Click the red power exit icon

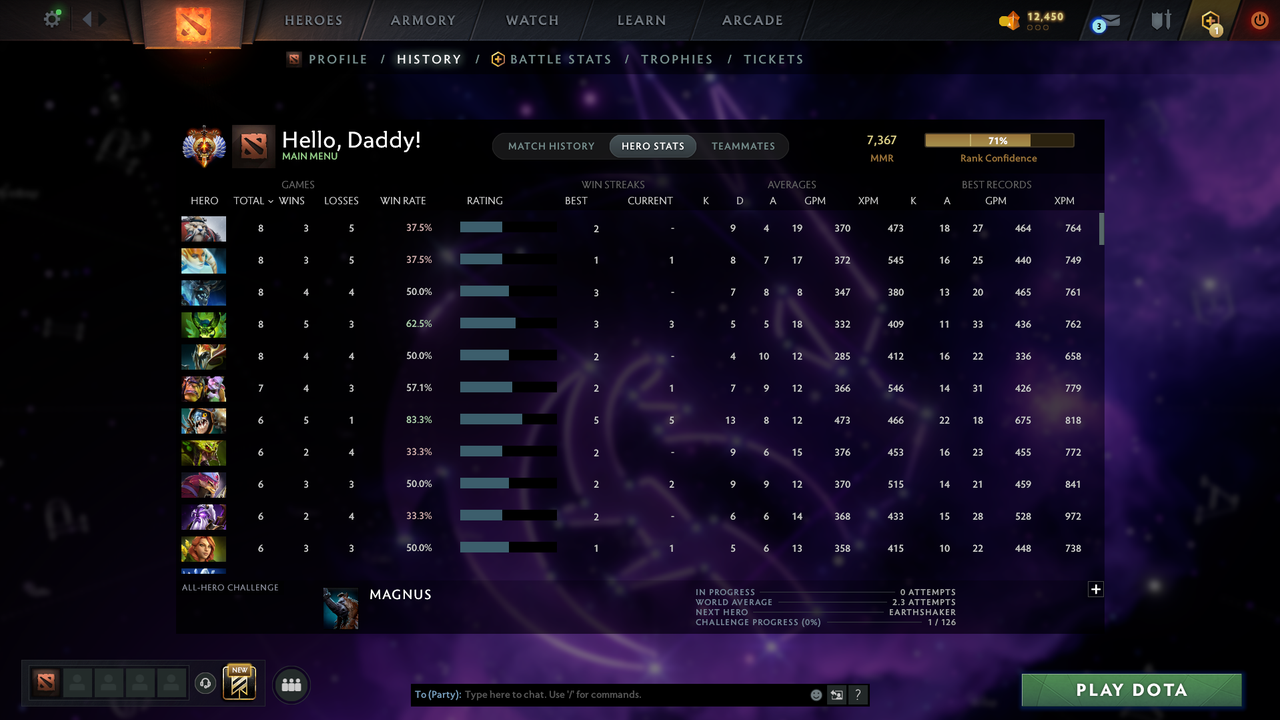pyautogui.click(x=1259, y=19)
